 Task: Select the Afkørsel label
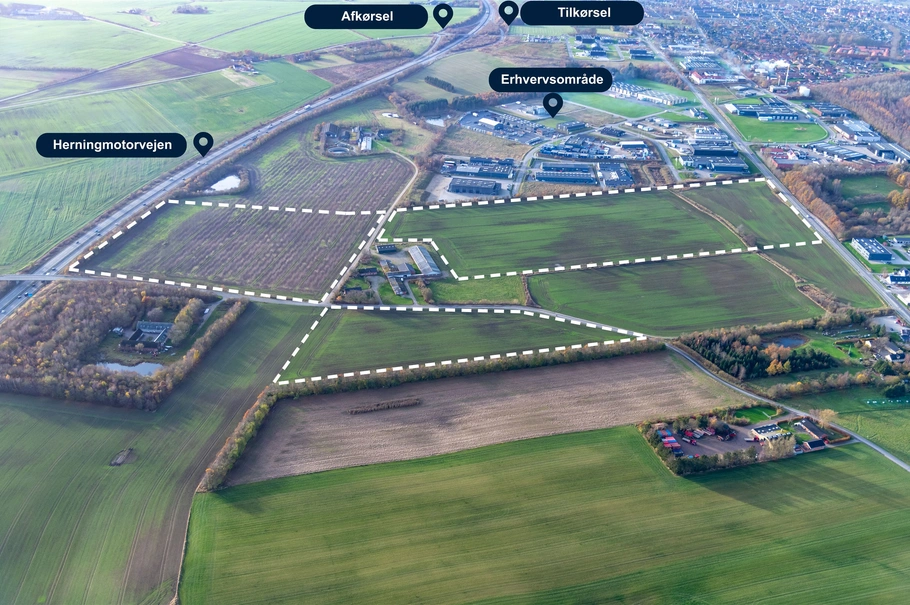click(366, 16)
